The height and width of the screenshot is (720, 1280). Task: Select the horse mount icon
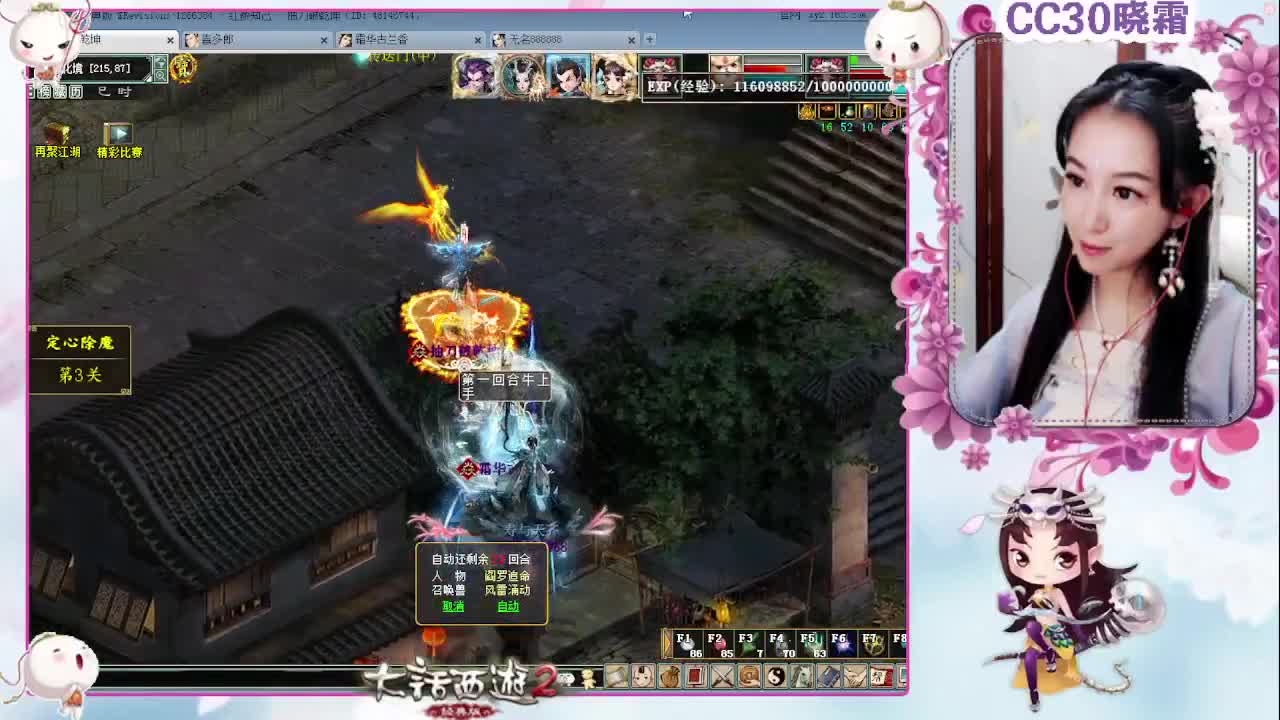click(x=804, y=677)
